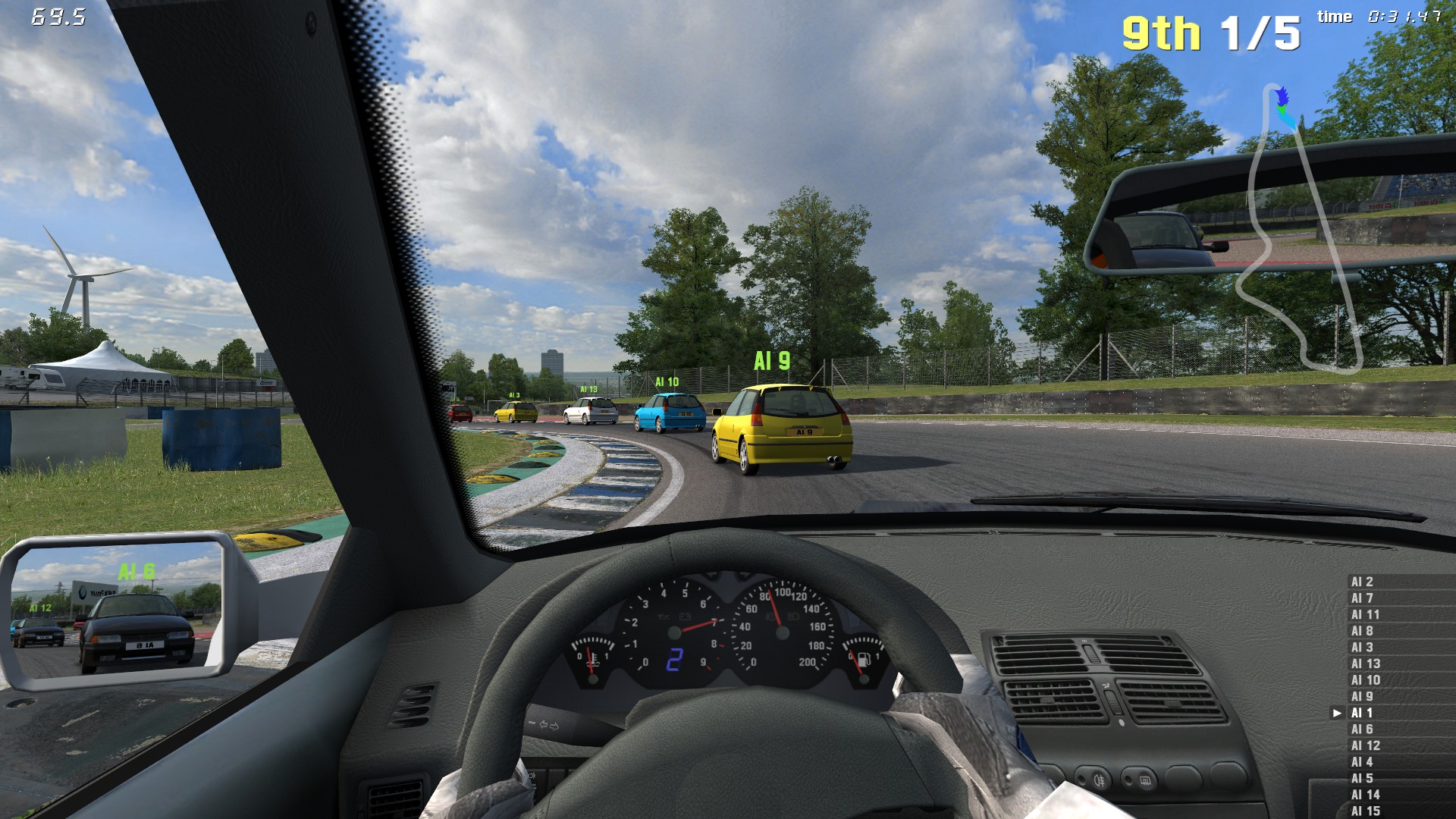Click AI 3 in the leaderboard

1363,648
